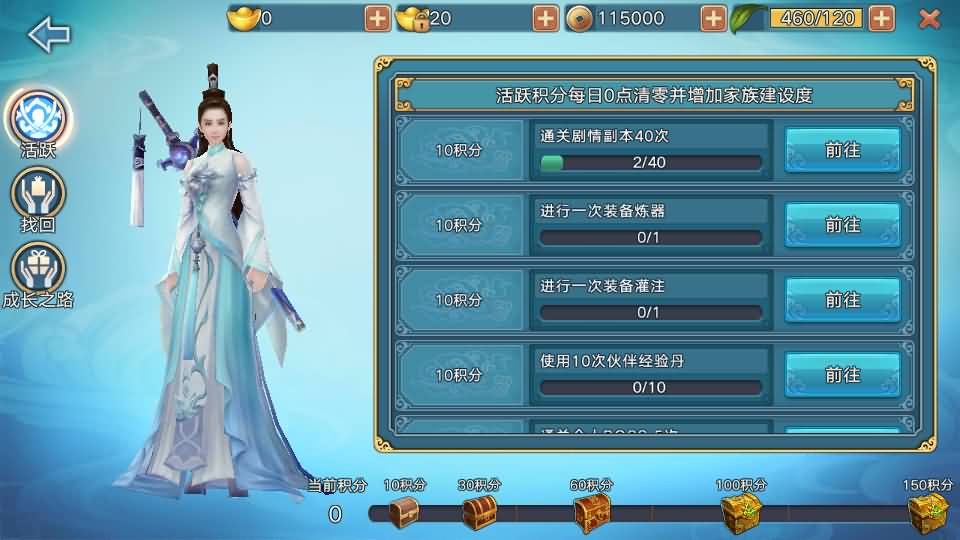Screen dimensions: 960x540
Task: Claim the 10积分 reward chest
Action: point(404,513)
